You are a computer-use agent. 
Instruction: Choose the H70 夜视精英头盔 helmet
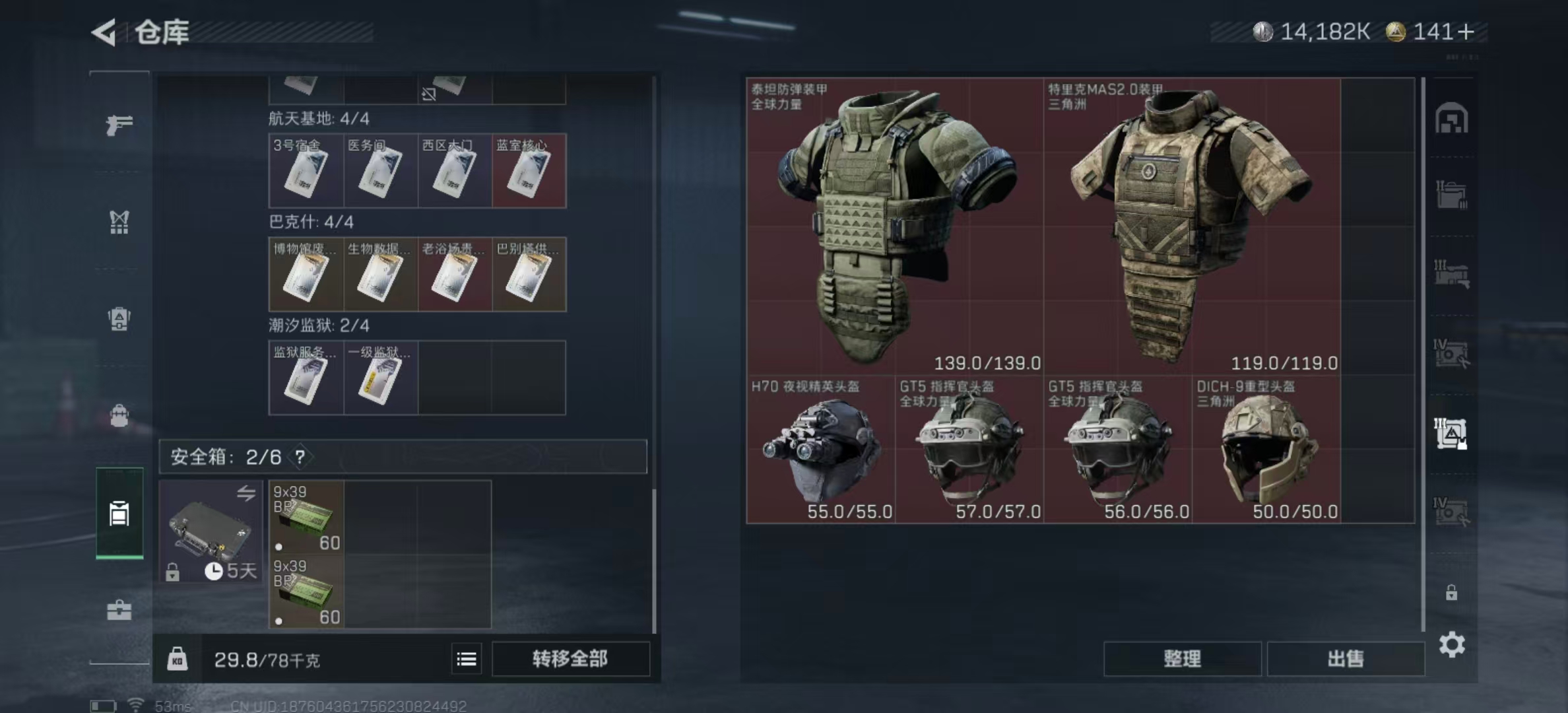point(821,450)
